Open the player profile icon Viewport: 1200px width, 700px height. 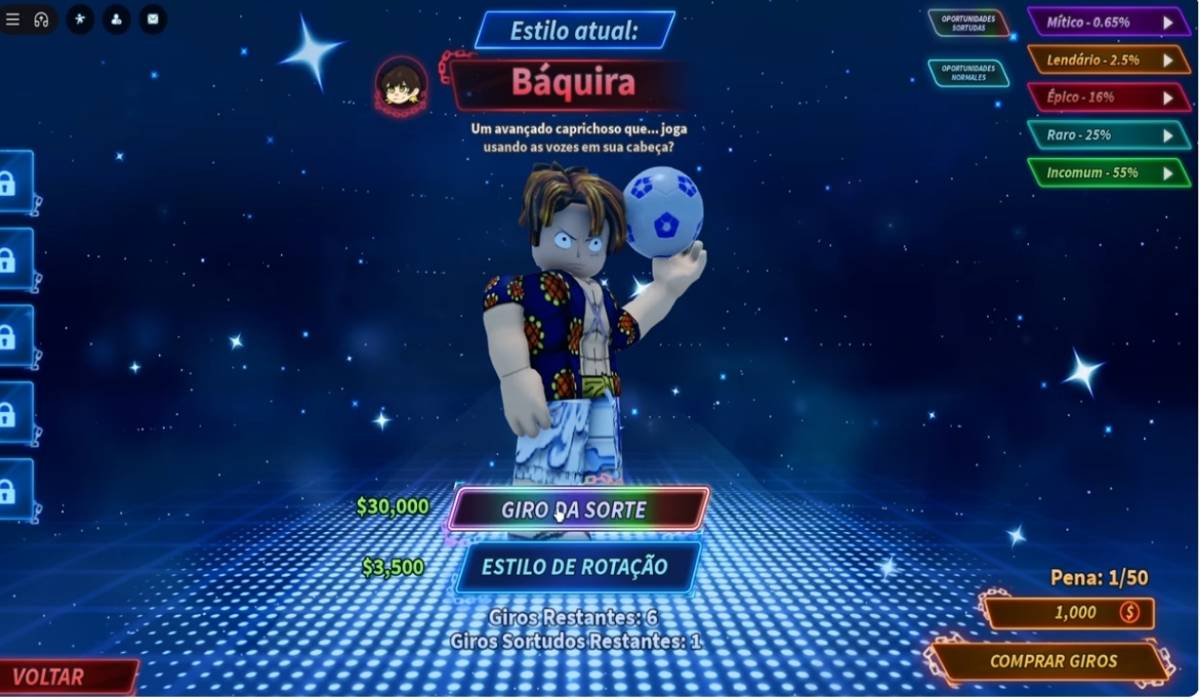117,19
